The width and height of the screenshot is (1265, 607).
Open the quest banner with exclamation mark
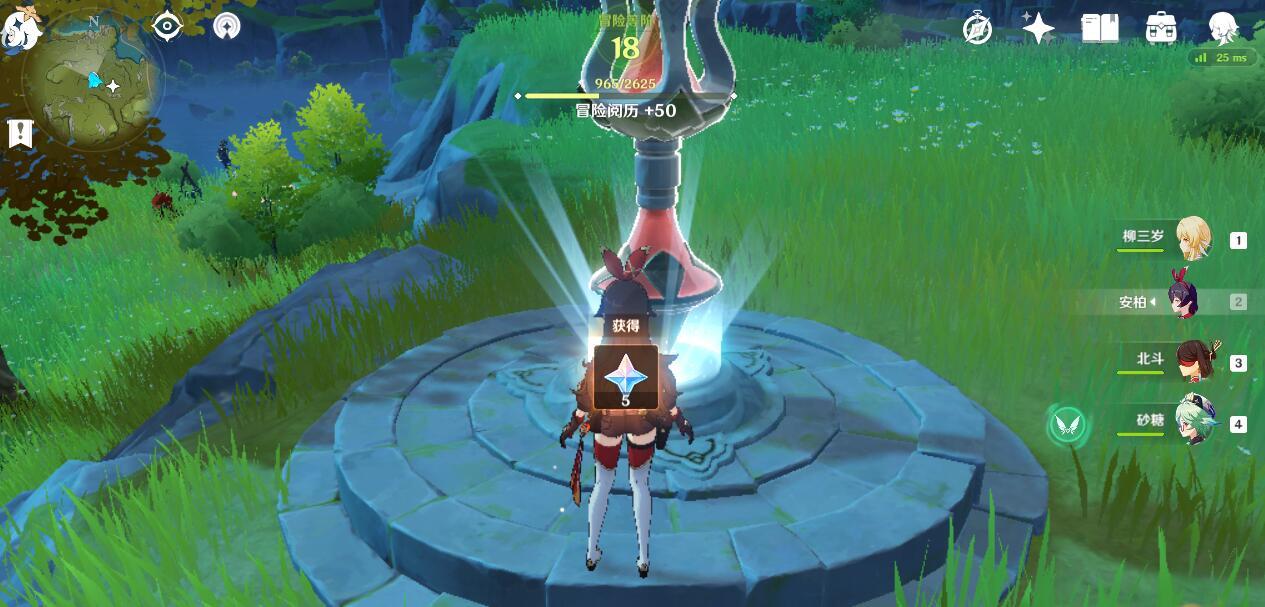pos(20,133)
